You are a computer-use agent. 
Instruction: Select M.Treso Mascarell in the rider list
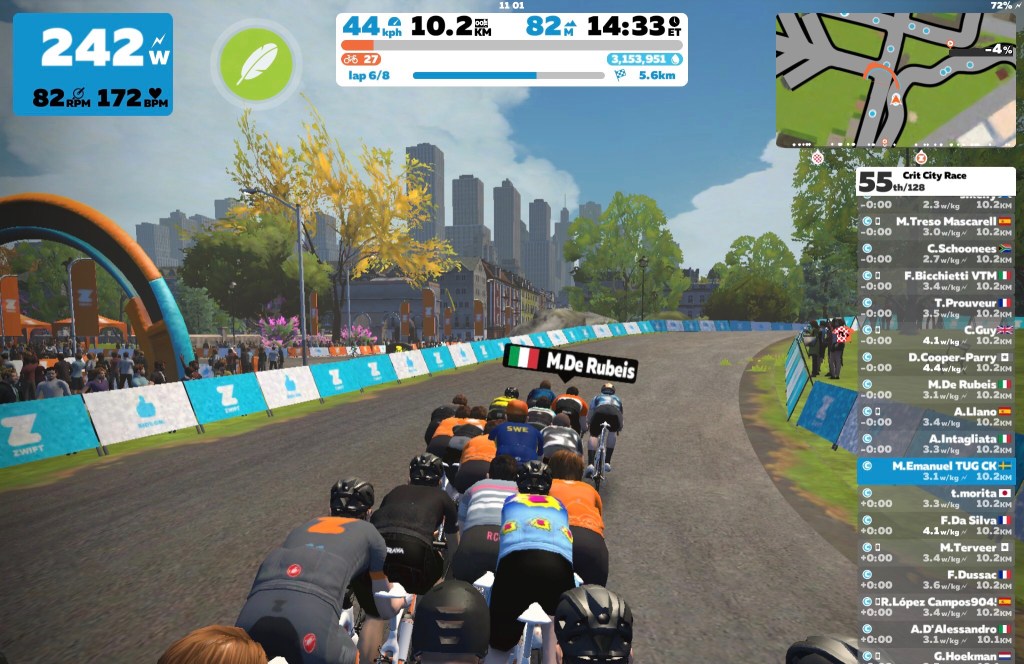tap(937, 227)
